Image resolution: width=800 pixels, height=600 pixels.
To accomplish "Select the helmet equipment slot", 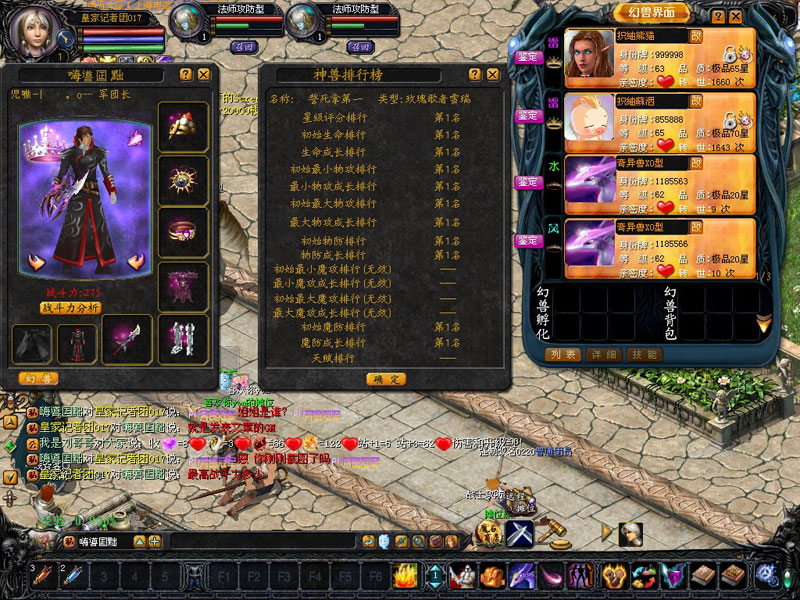I will point(183,127).
